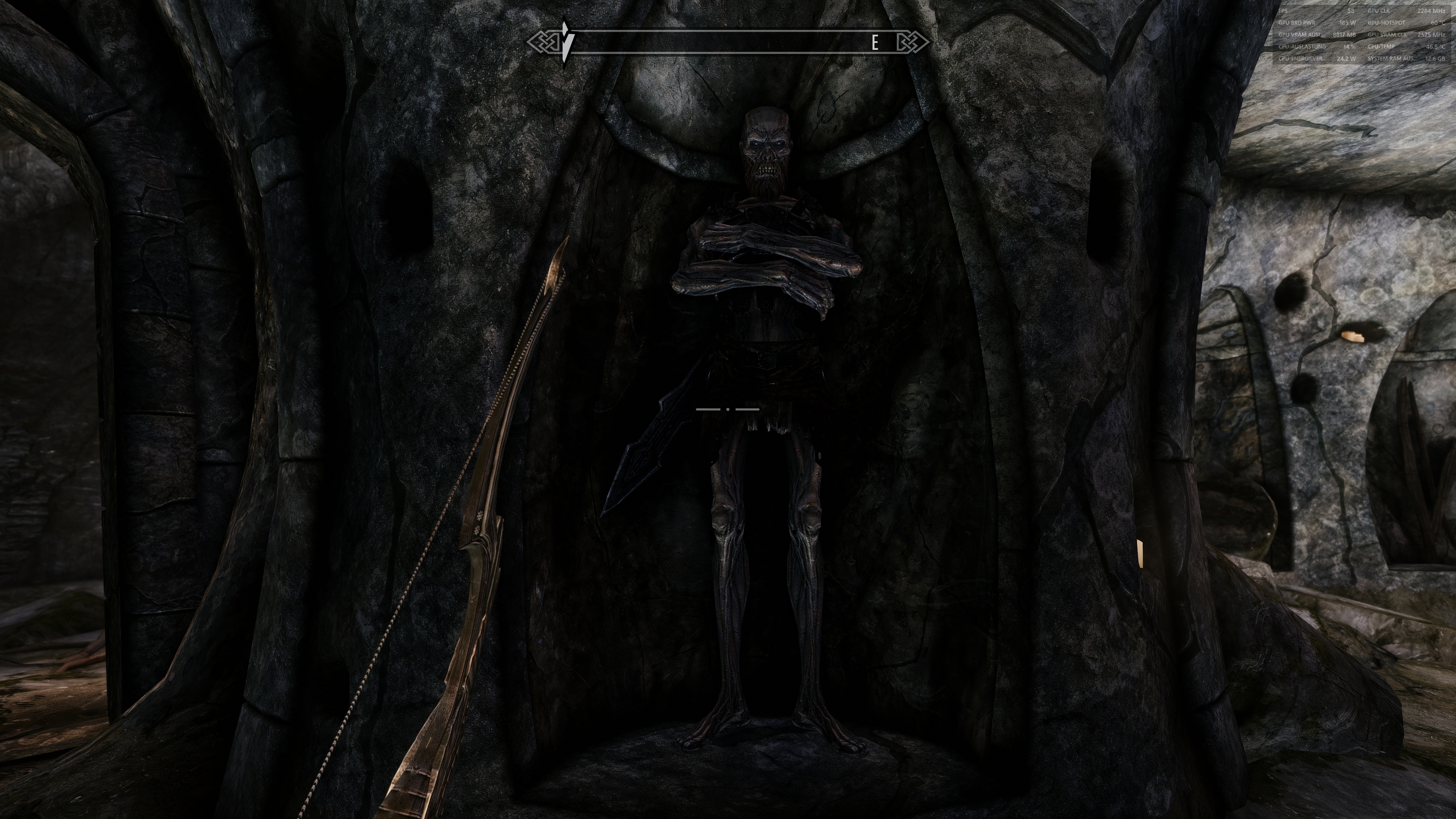Click the right knotwork ornament of the compass

click(913, 41)
